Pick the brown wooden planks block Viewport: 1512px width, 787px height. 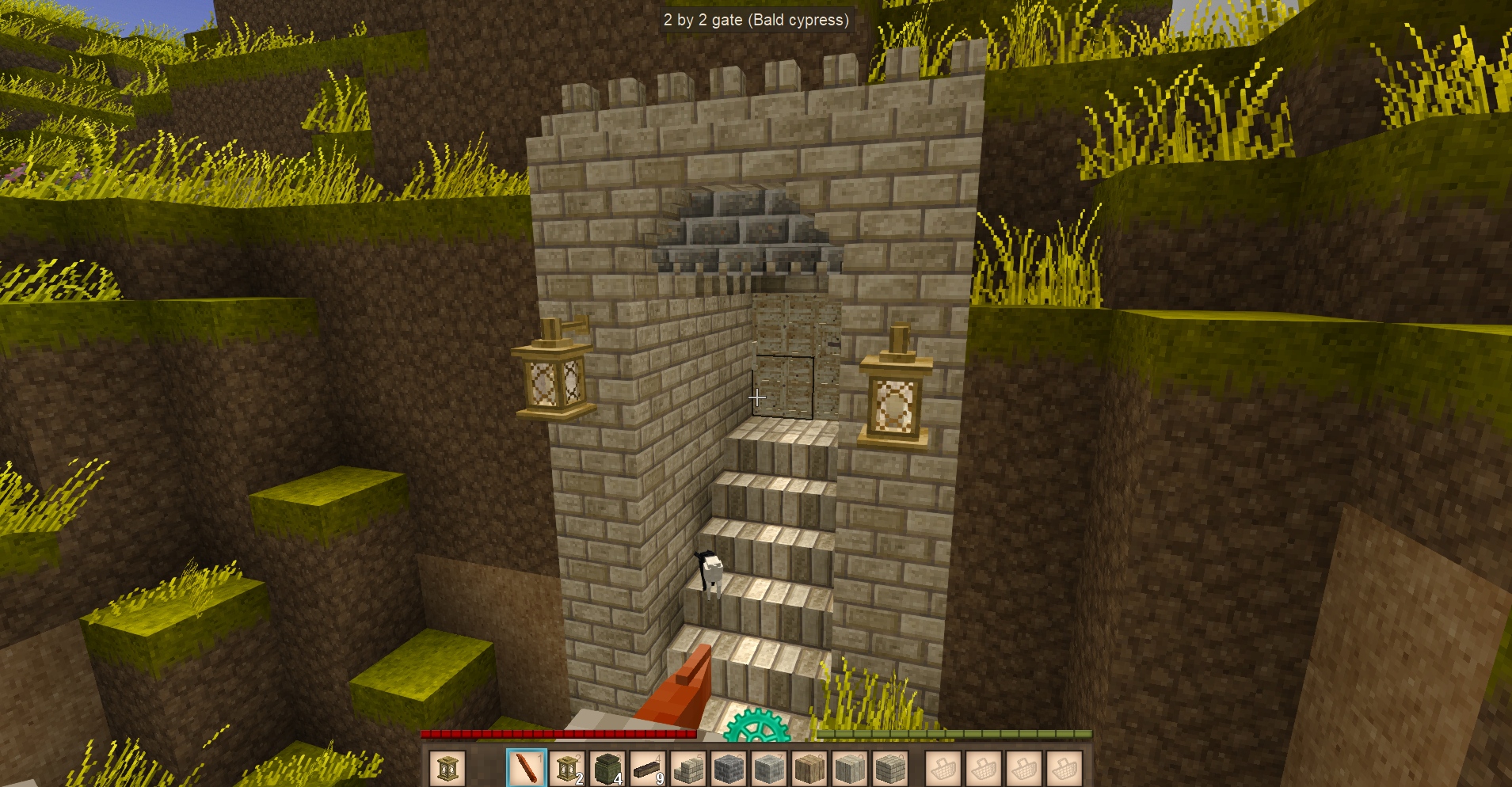pyautogui.click(x=809, y=768)
